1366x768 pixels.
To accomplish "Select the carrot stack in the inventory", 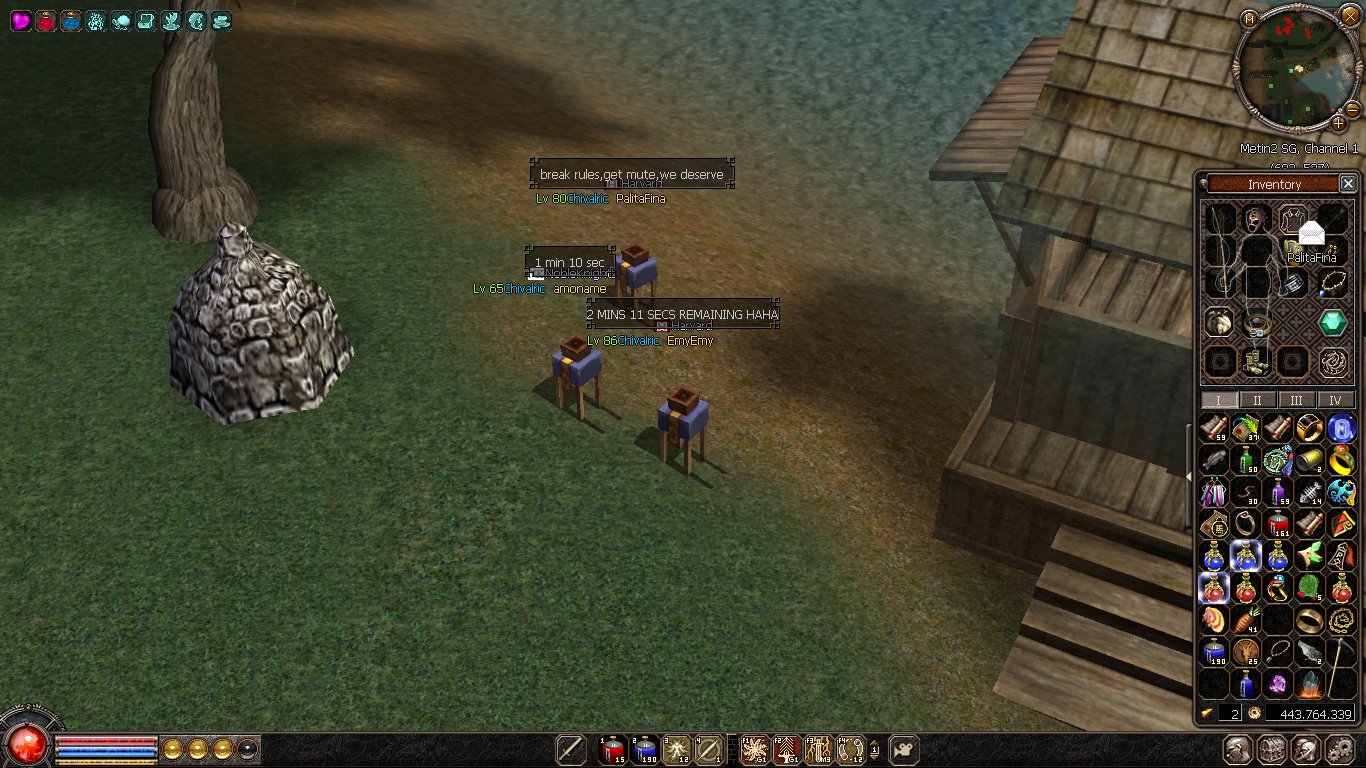I will [1245, 620].
